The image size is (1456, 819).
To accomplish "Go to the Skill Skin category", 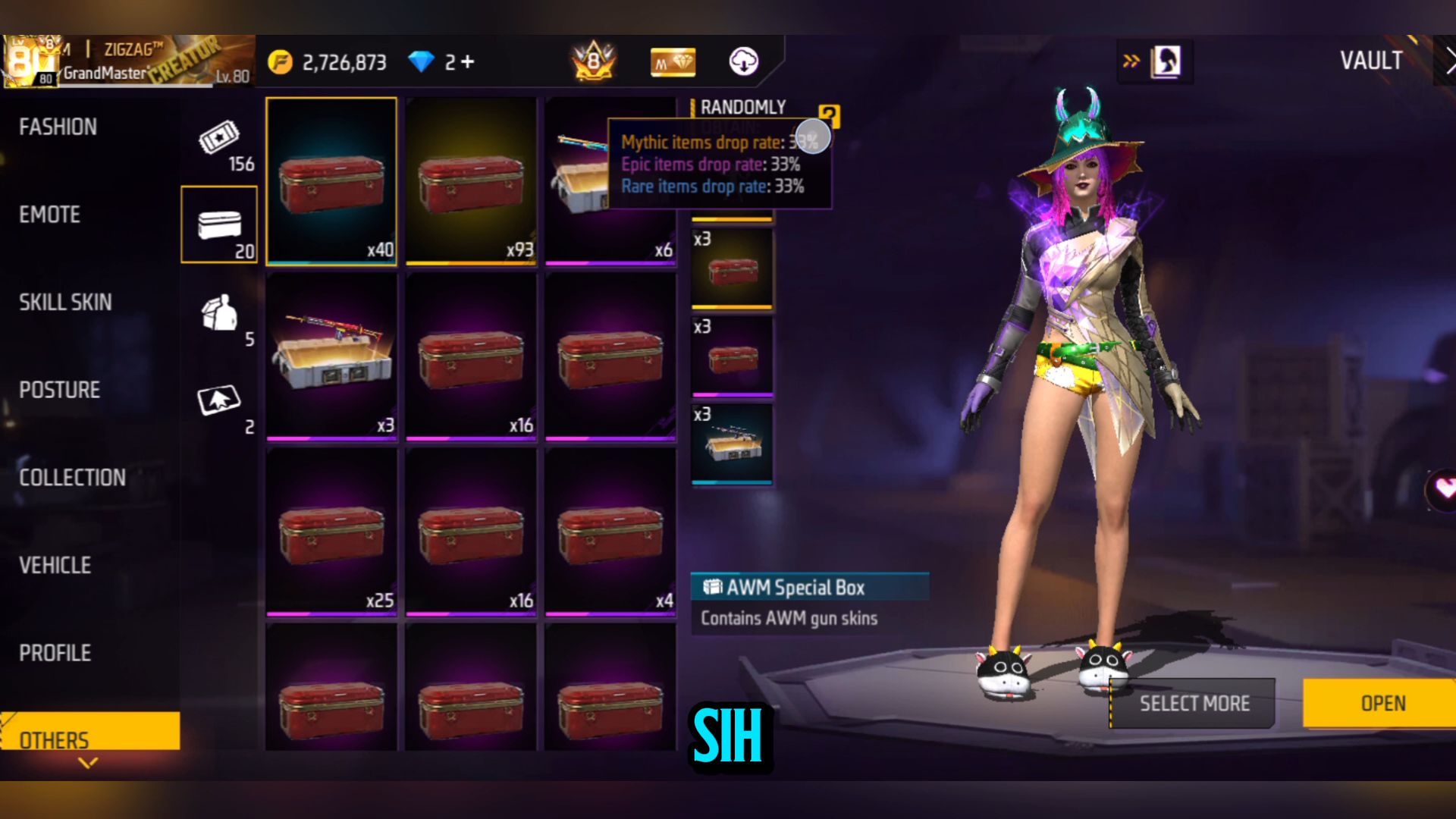I will coord(65,303).
